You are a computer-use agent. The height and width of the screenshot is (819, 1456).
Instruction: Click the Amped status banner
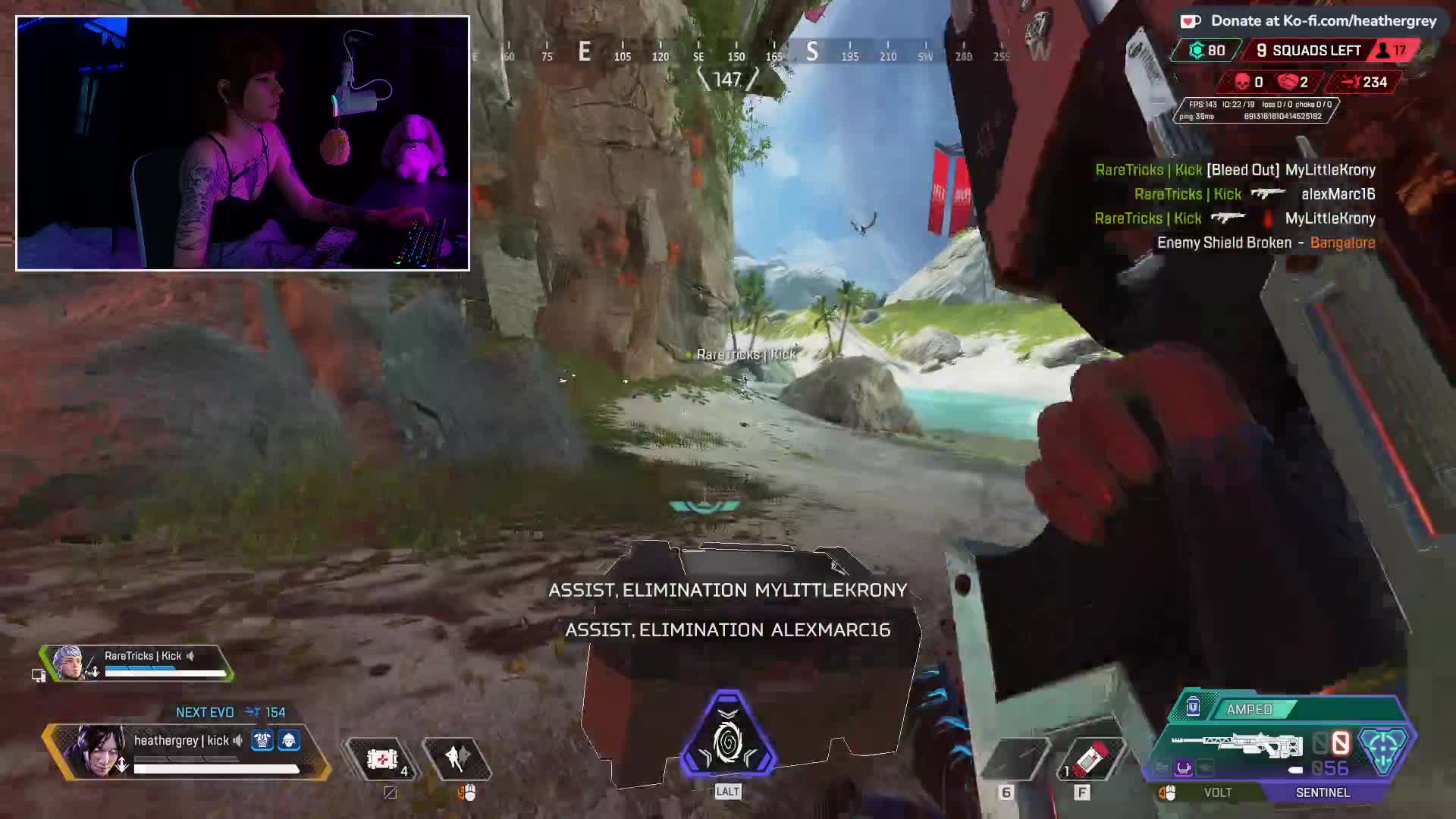(1250, 710)
